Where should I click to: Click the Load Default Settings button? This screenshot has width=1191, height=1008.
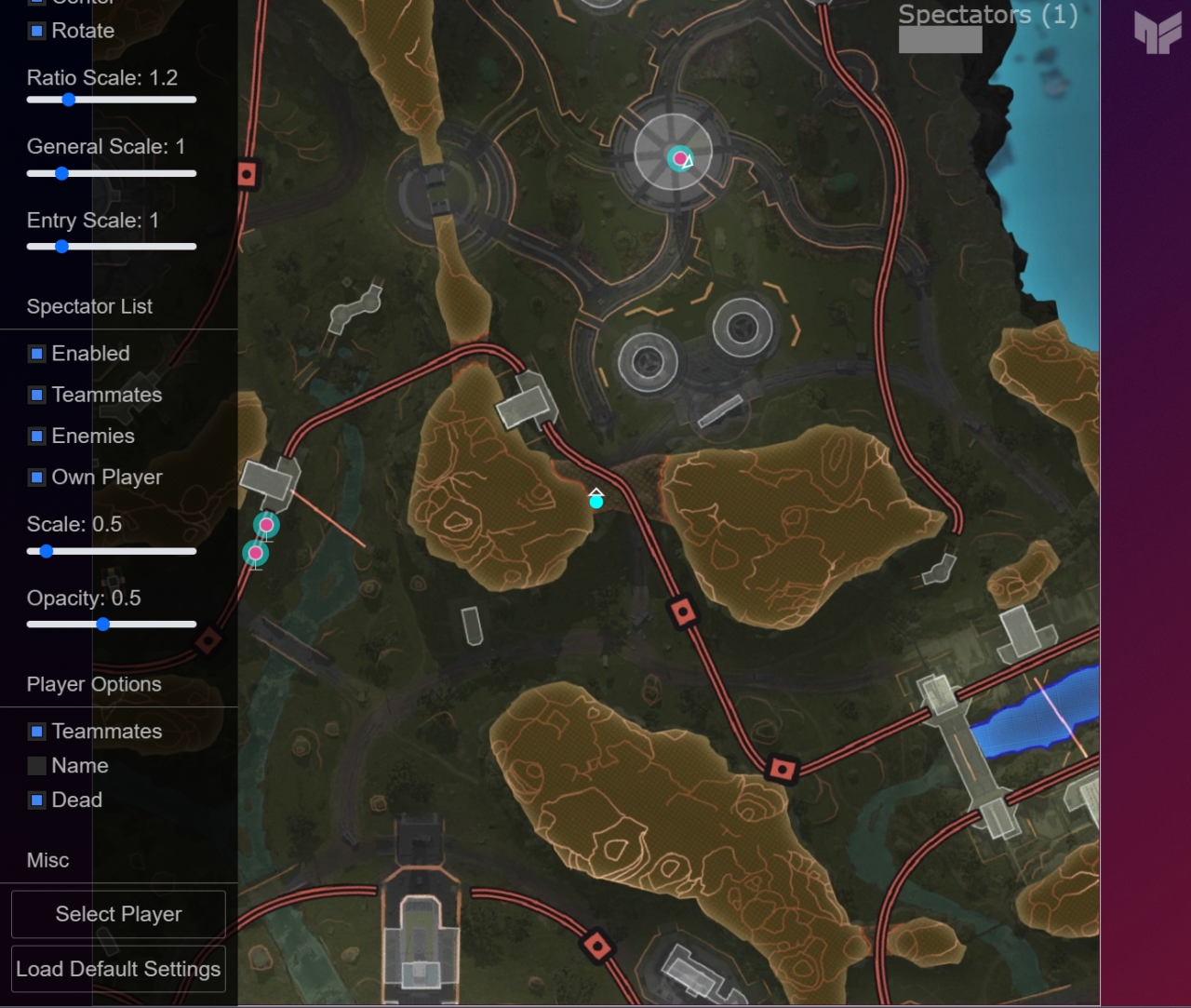click(118, 968)
